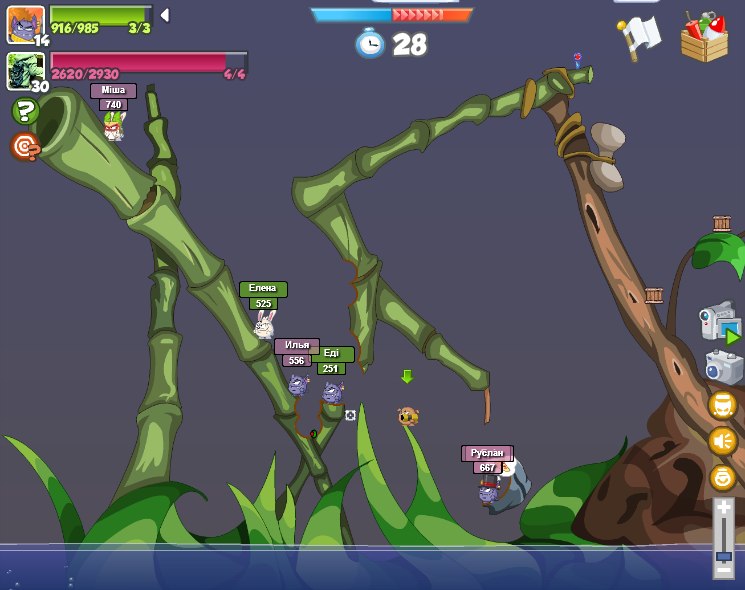Zoom out with the minus button
The height and width of the screenshot is (590, 745).
[x=723, y=571]
